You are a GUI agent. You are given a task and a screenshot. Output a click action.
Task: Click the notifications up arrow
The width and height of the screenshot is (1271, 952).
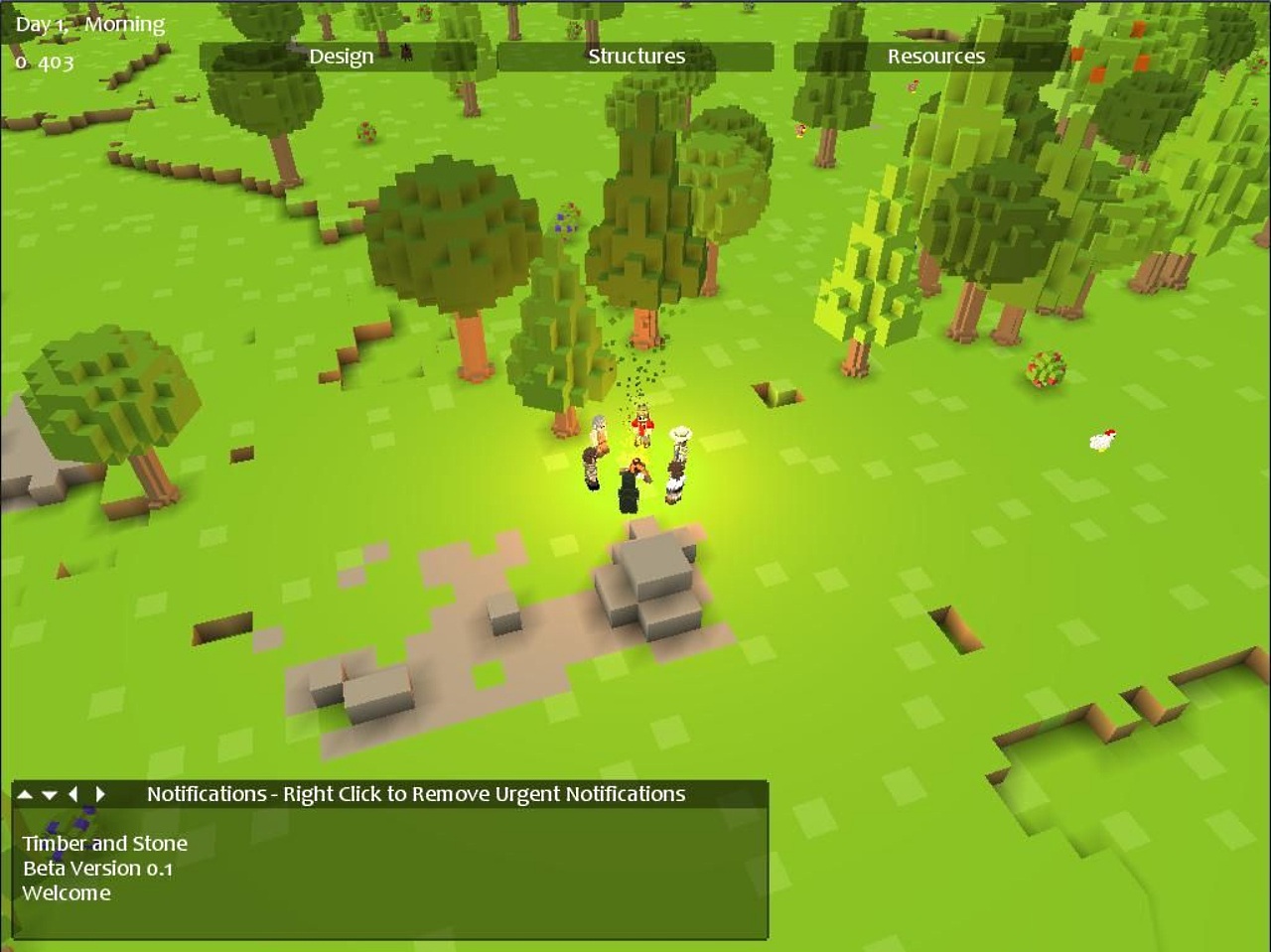[x=26, y=794]
